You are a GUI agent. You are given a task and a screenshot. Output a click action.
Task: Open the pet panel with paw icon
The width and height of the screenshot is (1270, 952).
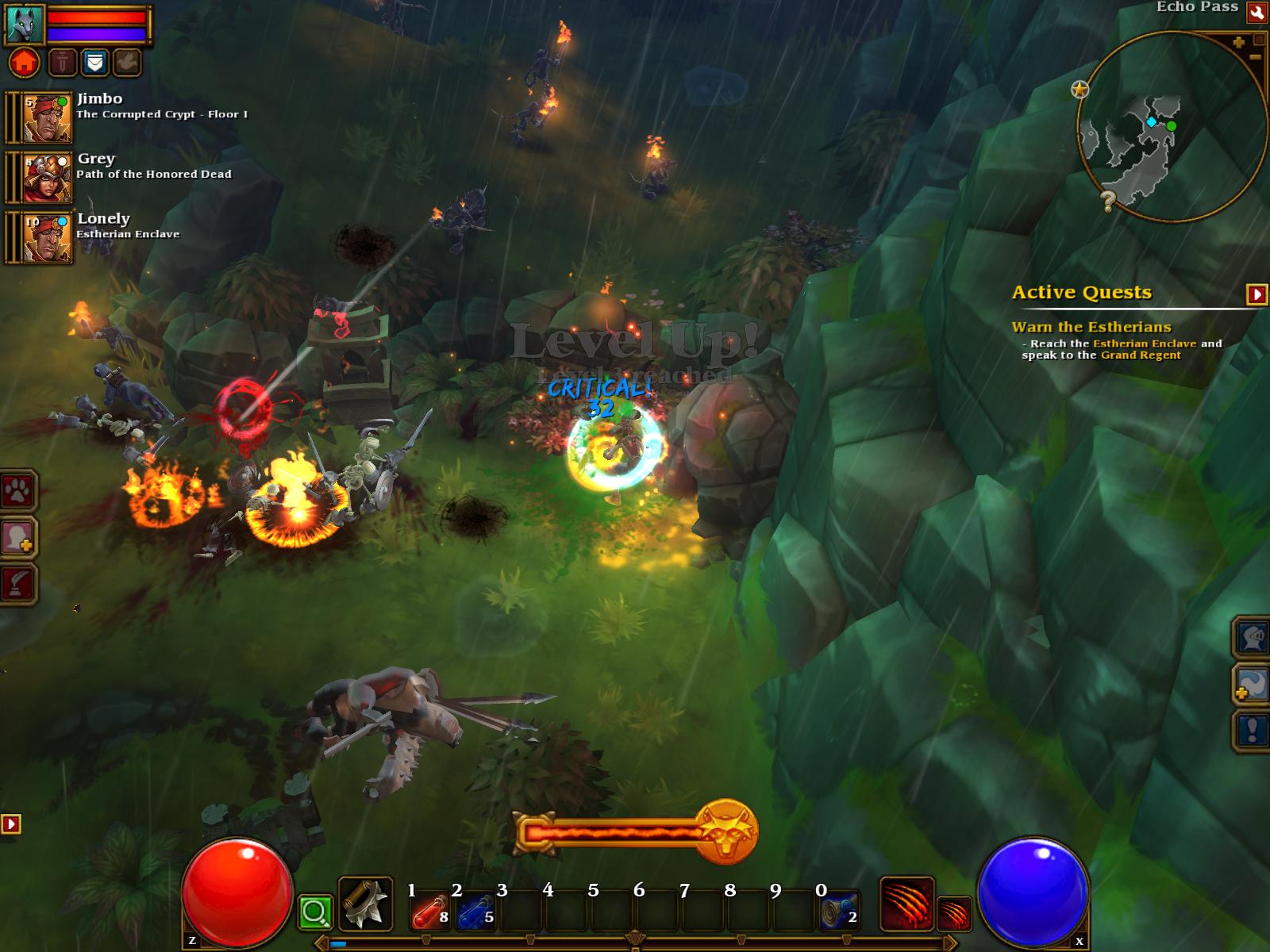[x=17, y=493]
